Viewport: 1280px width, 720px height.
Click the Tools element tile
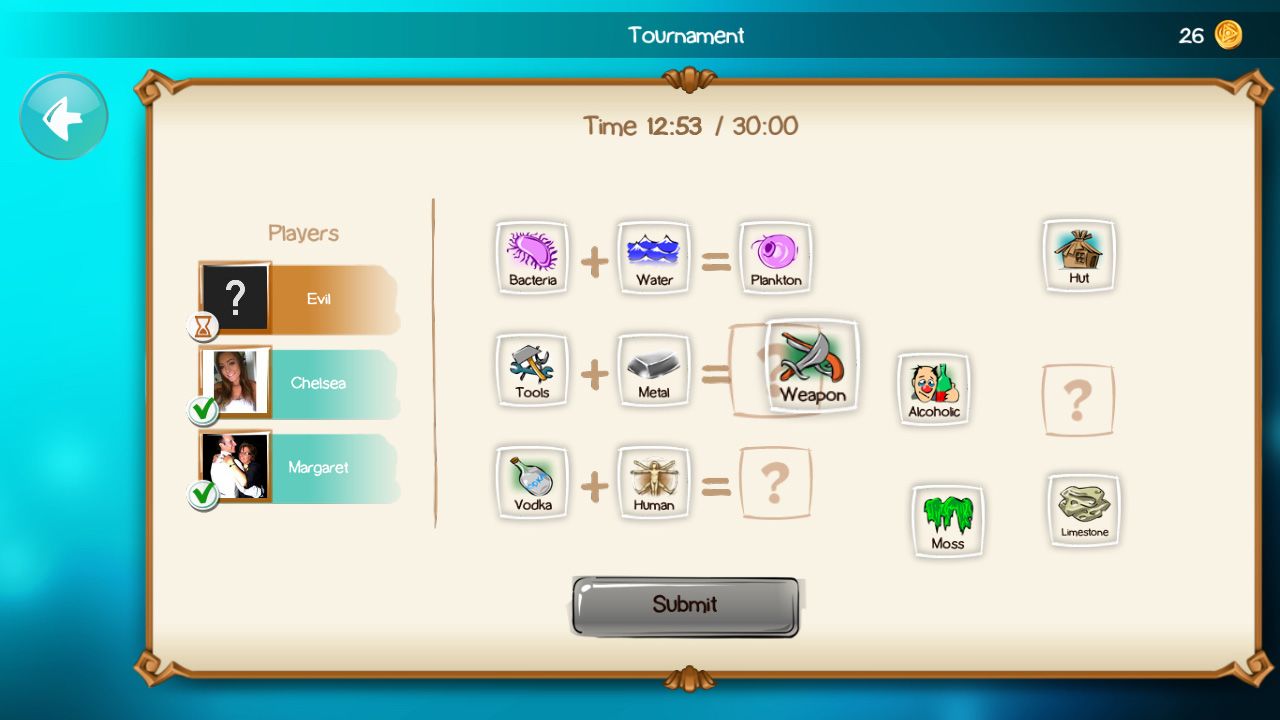(532, 370)
